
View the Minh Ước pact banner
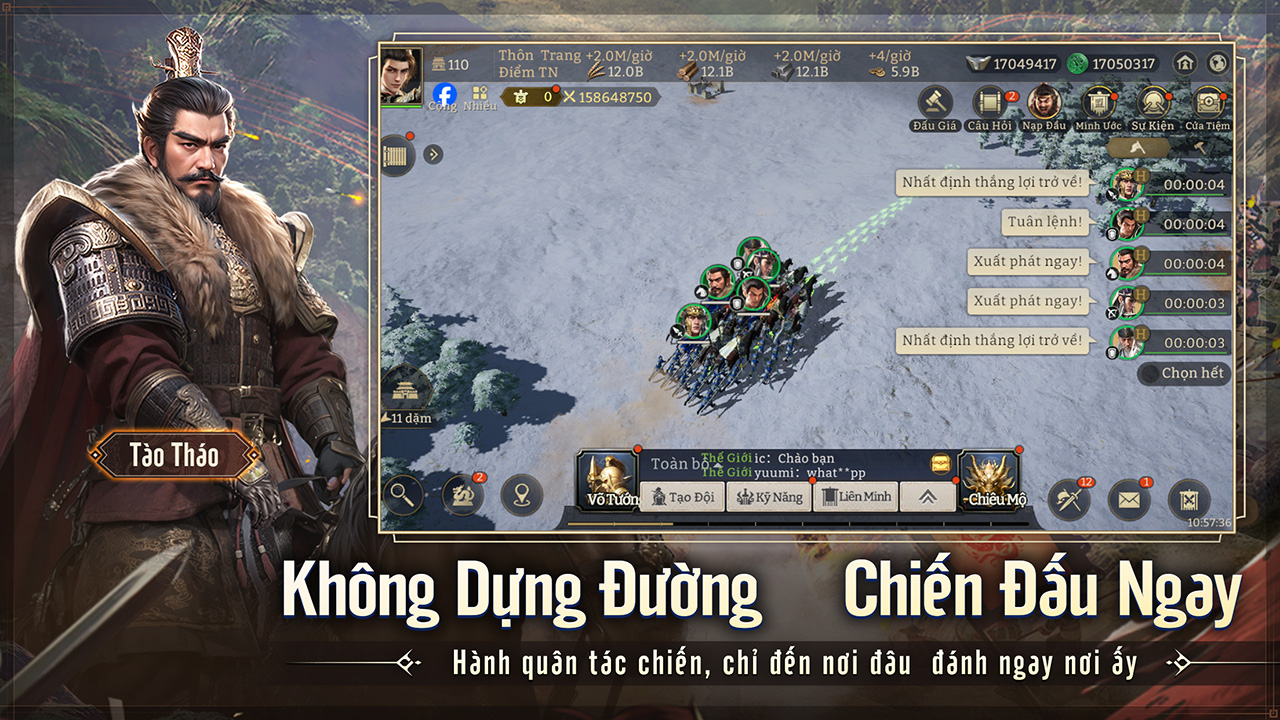point(1099,102)
